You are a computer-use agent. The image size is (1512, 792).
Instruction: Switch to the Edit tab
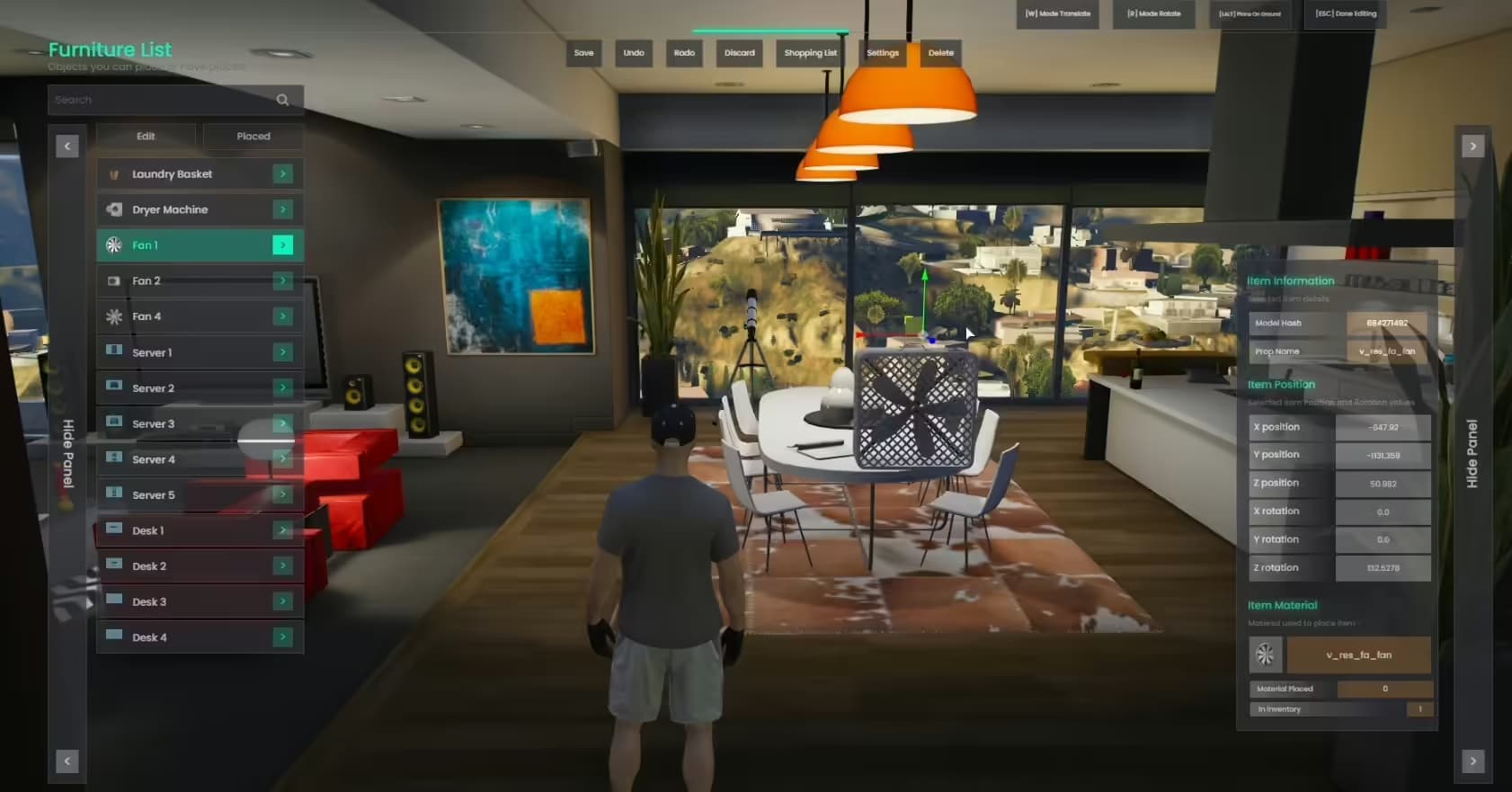146,136
